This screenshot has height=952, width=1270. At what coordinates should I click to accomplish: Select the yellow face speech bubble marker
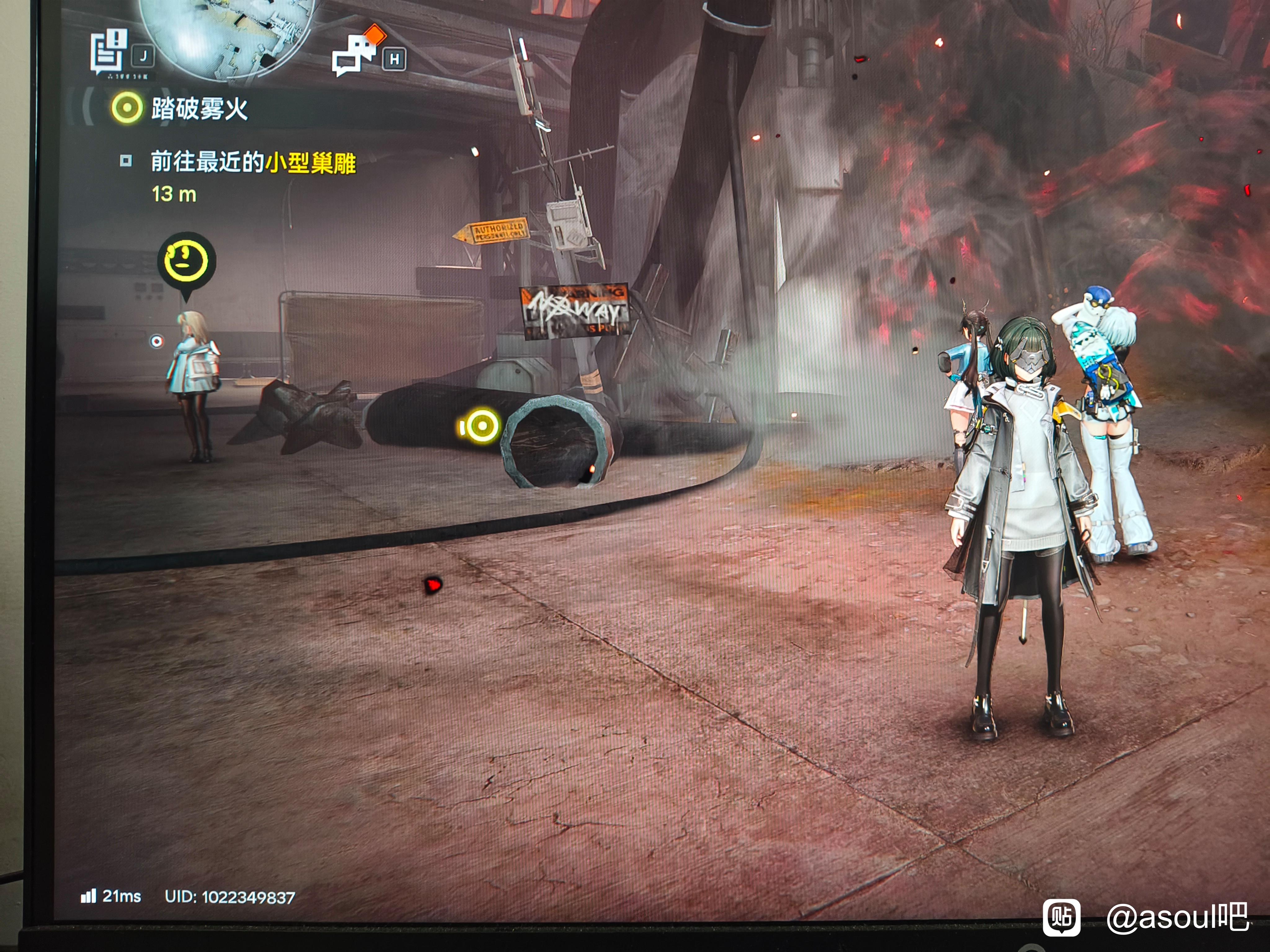coord(187,261)
